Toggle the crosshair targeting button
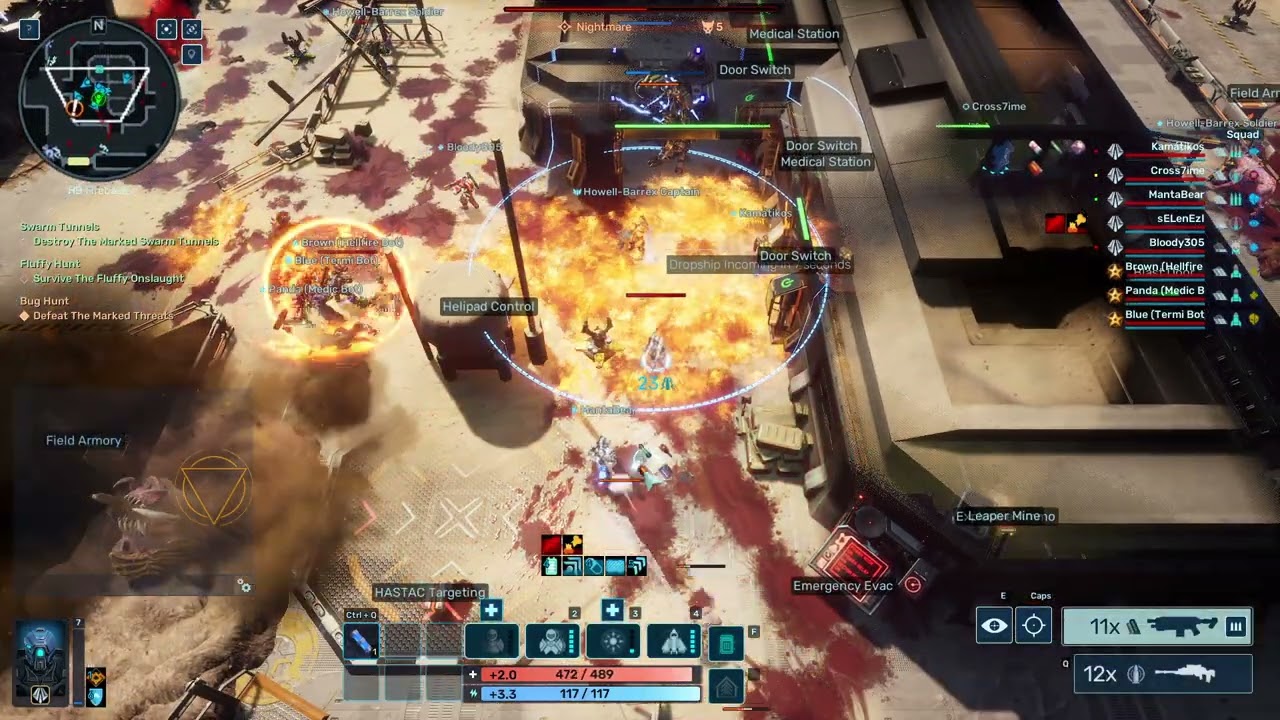Viewport: 1280px width, 720px height. pyautogui.click(x=1034, y=626)
